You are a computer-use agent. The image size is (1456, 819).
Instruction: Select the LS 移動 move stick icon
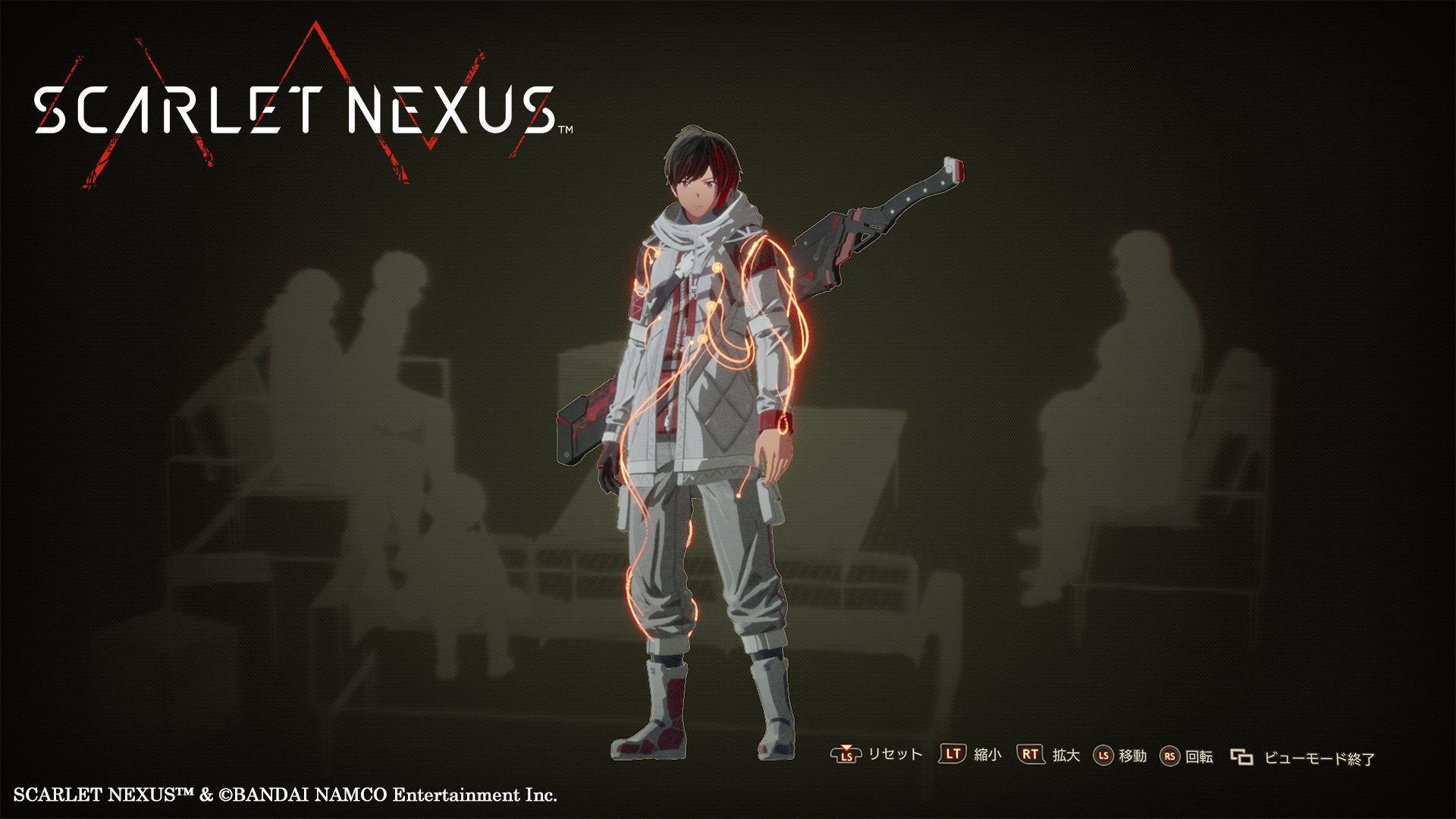[1103, 756]
